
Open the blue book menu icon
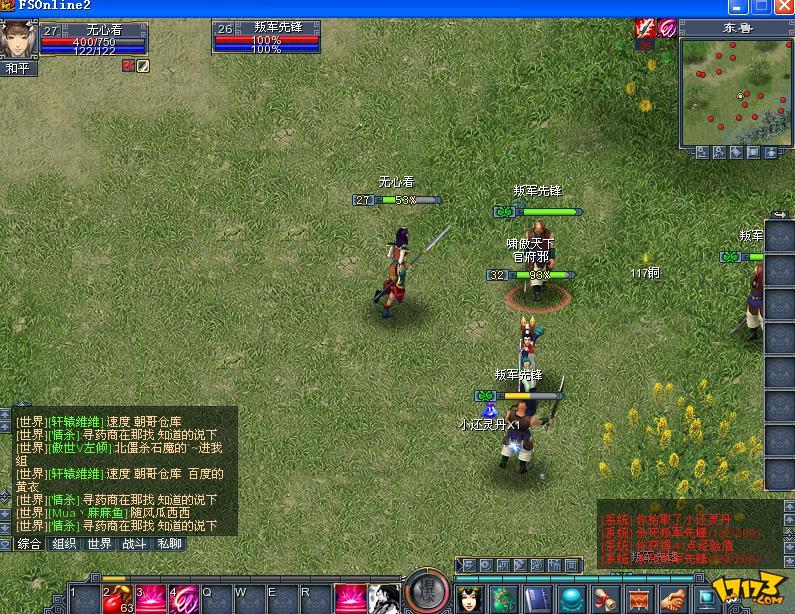coord(538,598)
